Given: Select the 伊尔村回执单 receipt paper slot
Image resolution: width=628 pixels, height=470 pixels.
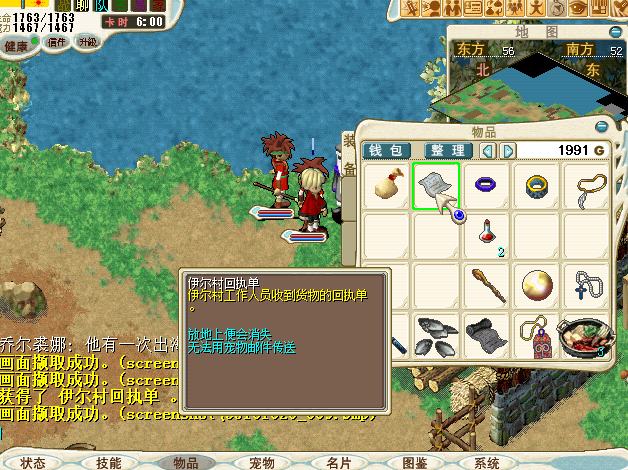Looking at the screenshot, I should click(436, 186).
